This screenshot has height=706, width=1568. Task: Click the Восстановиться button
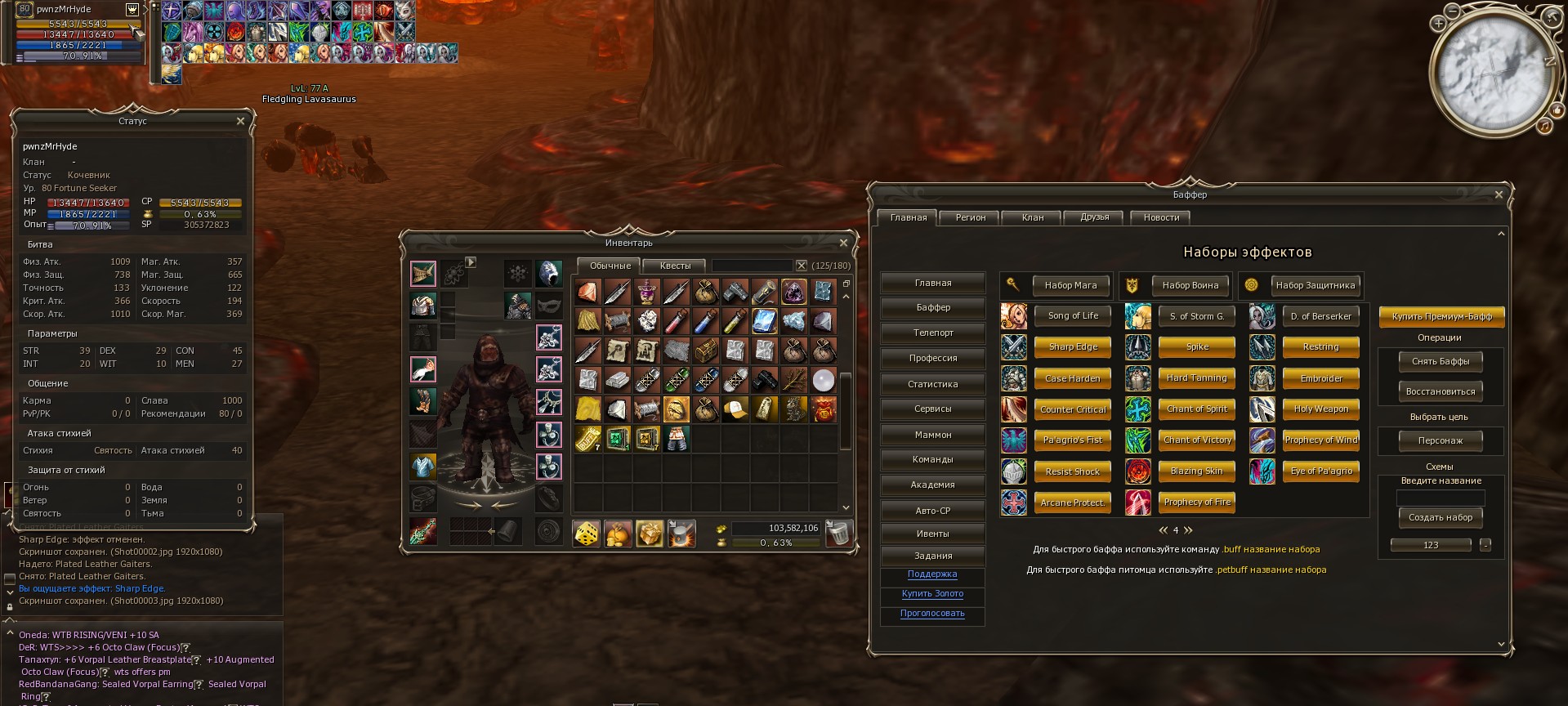pos(1441,391)
